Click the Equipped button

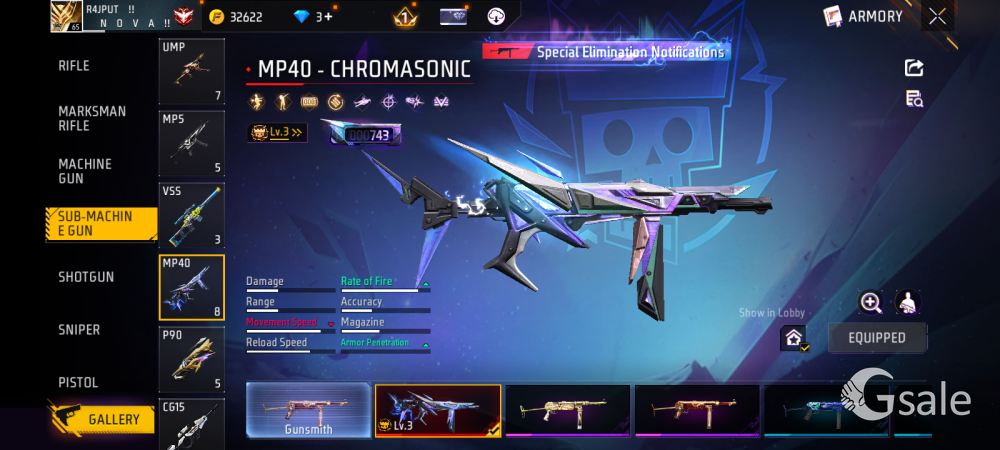tap(877, 338)
